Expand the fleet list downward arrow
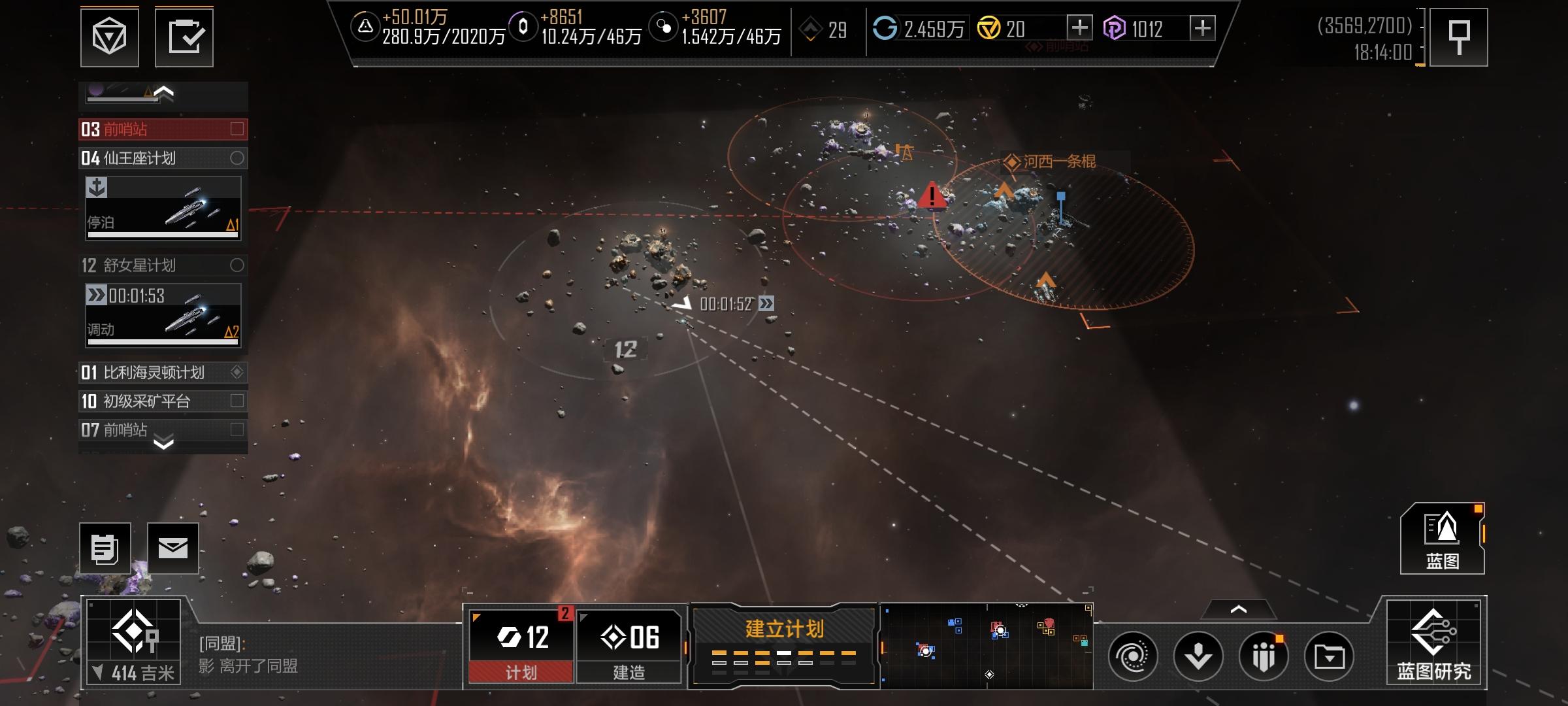 (x=163, y=443)
